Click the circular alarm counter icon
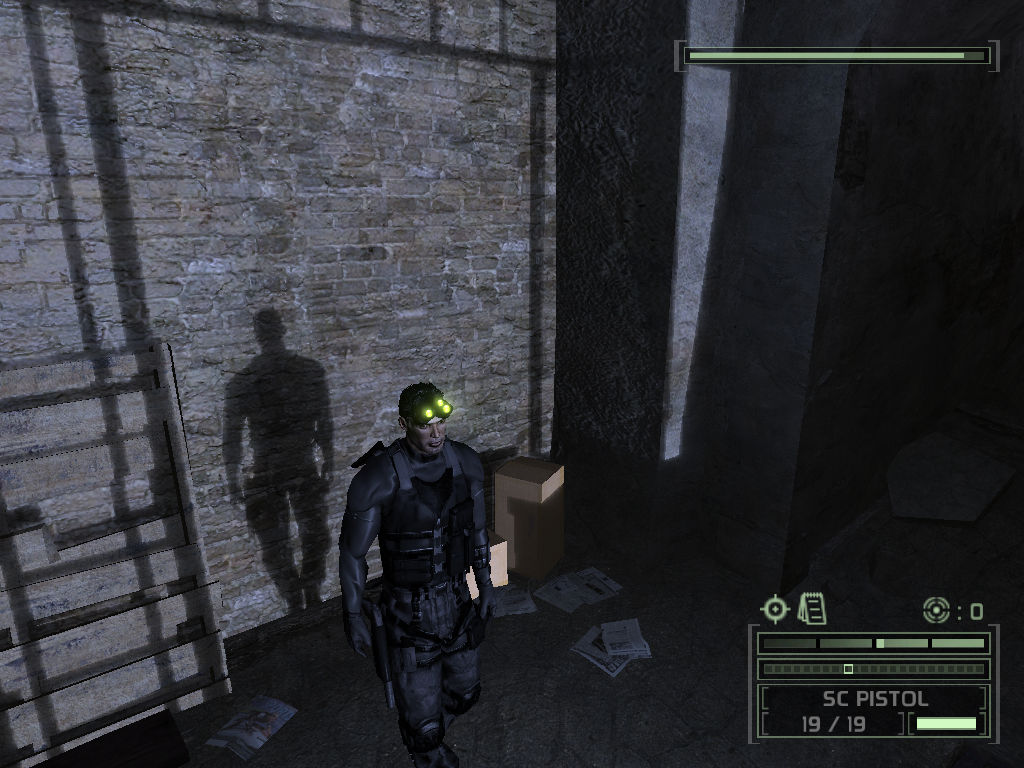Viewport: 1024px width, 768px height. point(936,609)
